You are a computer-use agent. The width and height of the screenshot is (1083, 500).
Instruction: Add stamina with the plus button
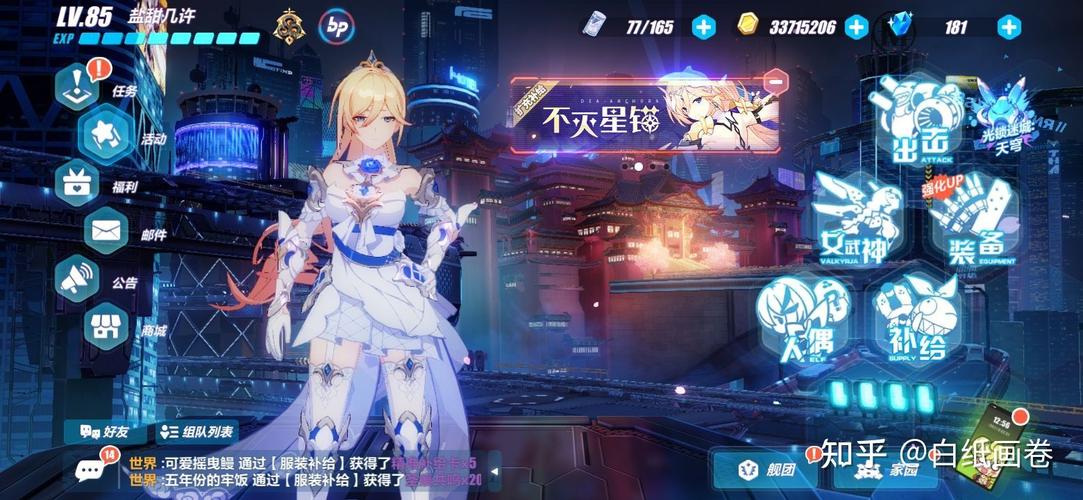(x=704, y=27)
